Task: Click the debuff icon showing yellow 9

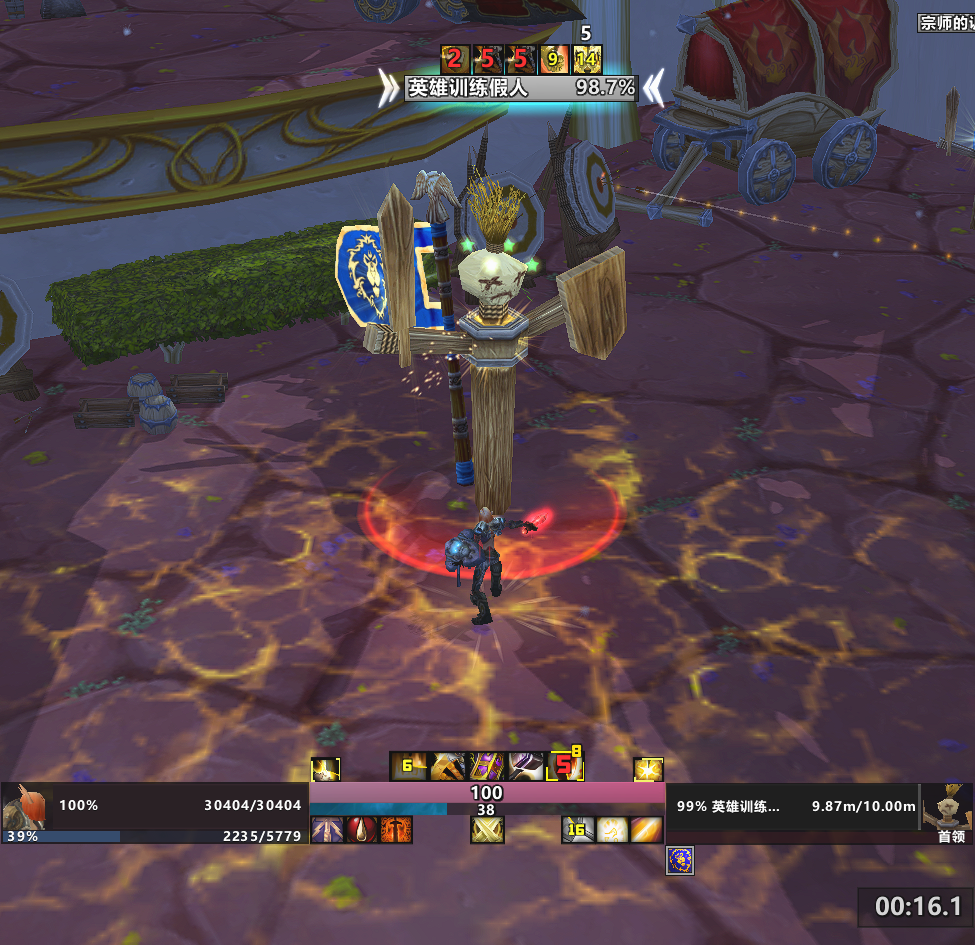Action: 553,60
